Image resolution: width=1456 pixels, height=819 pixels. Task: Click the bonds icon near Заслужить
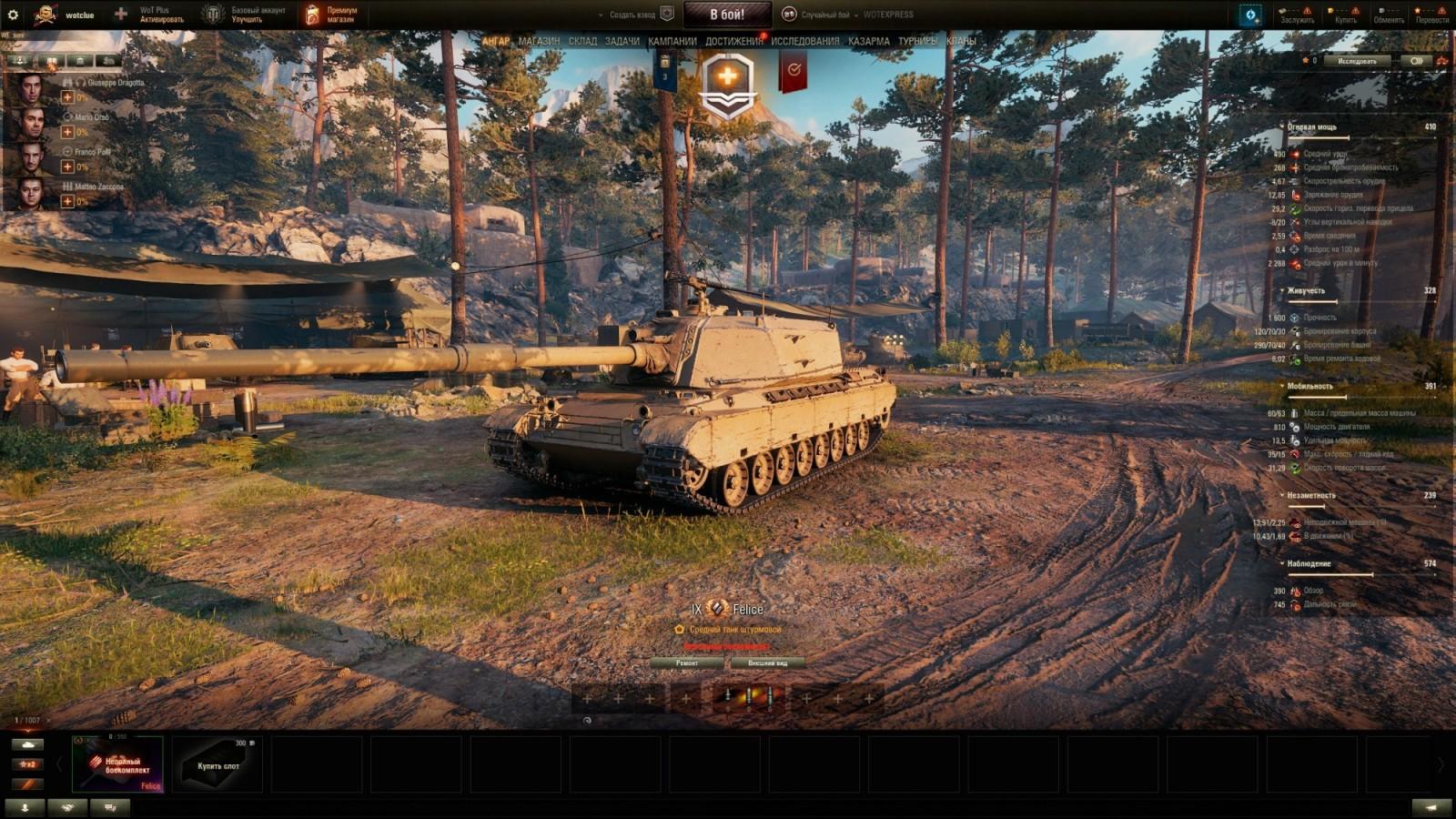1281,10
